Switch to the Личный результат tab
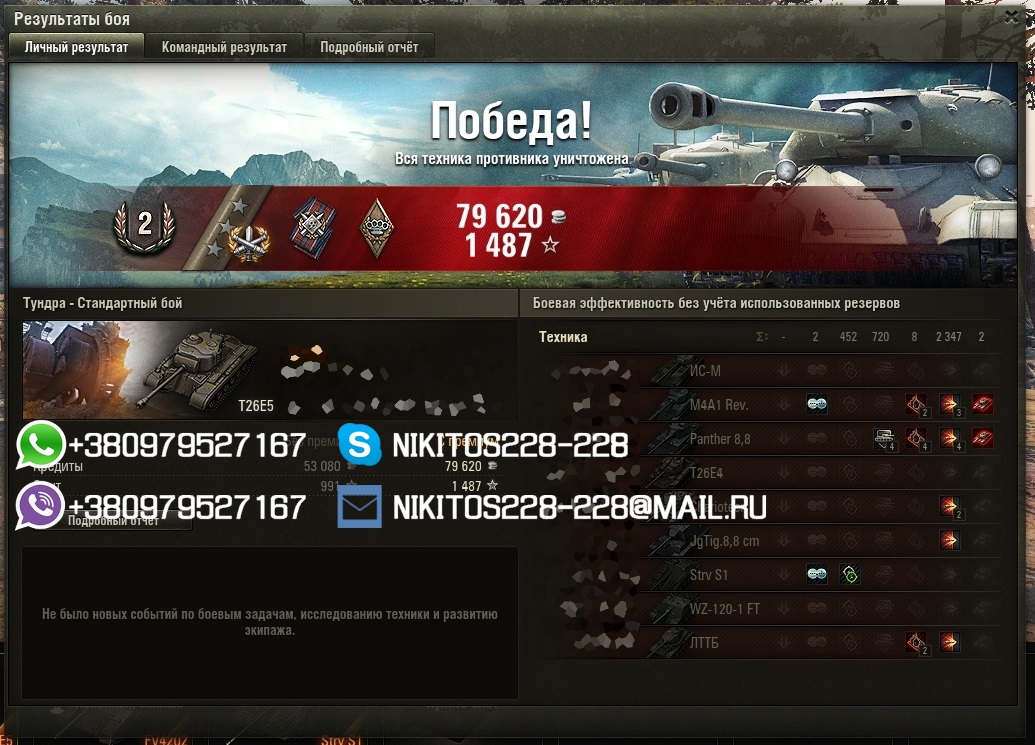The width and height of the screenshot is (1035, 745). 76,47
